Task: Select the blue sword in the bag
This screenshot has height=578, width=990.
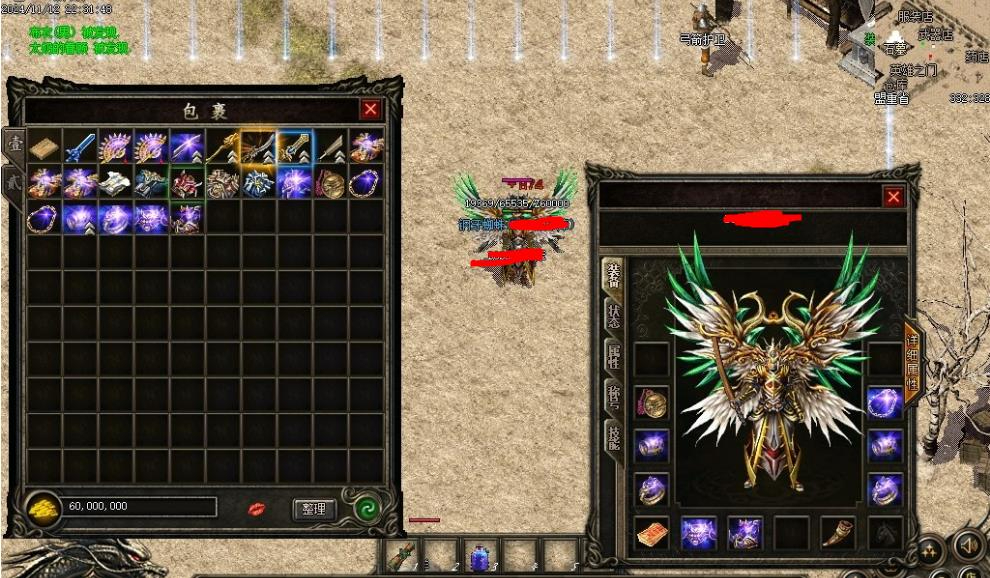Action: pyautogui.click(x=79, y=148)
